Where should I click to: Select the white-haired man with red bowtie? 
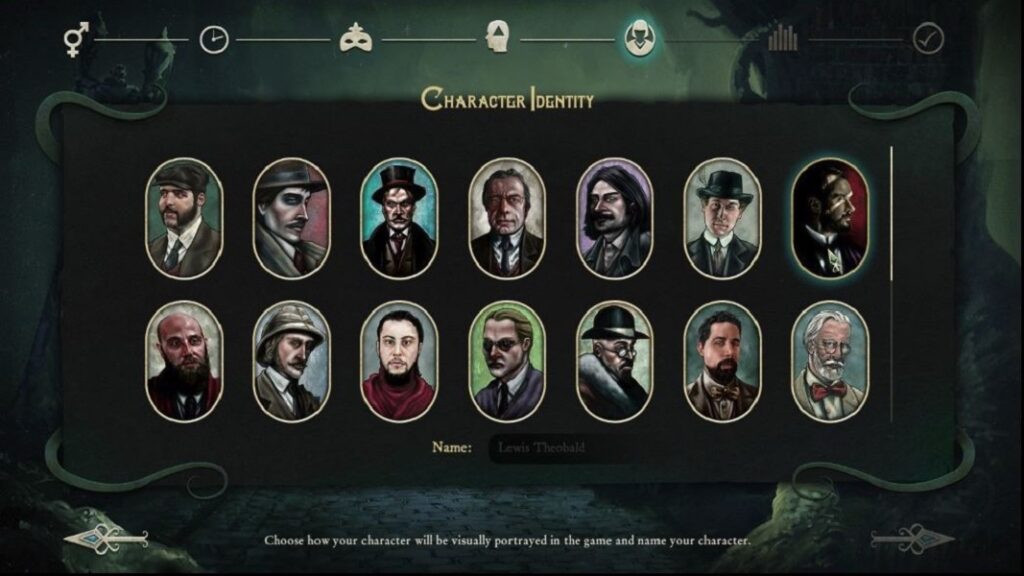(829, 361)
